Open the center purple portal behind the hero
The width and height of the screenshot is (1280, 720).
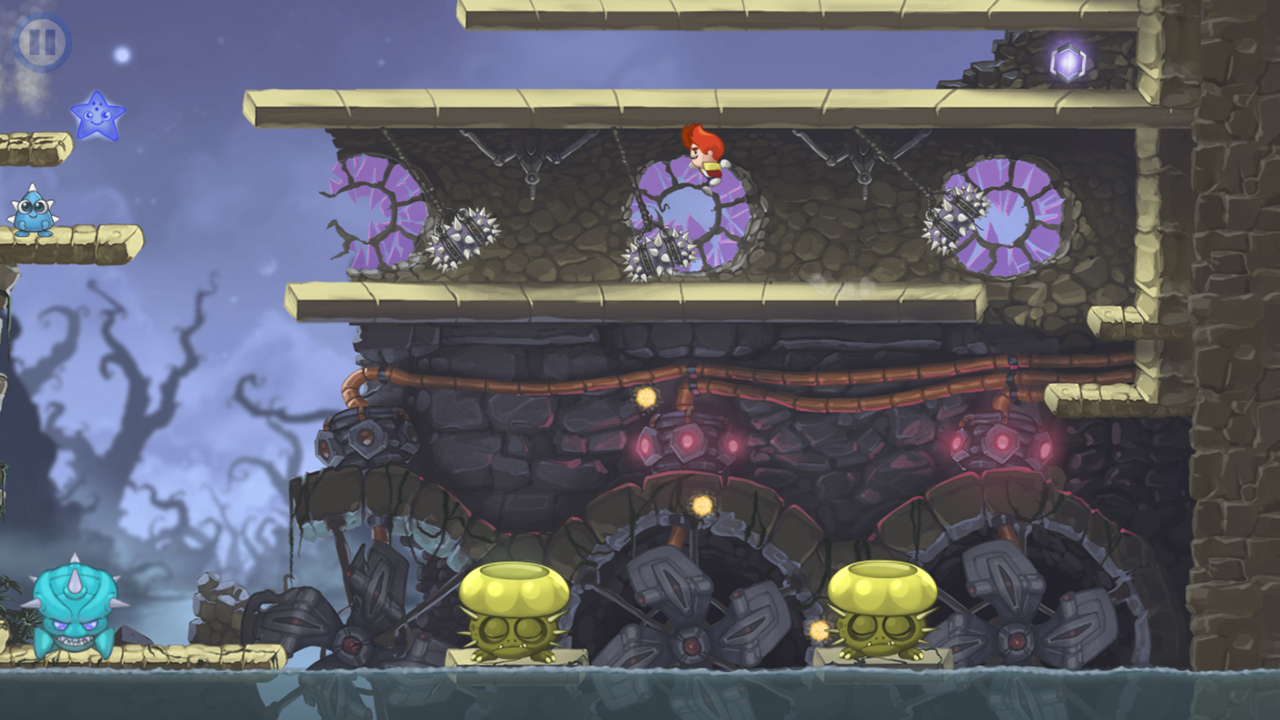[692, 215]
